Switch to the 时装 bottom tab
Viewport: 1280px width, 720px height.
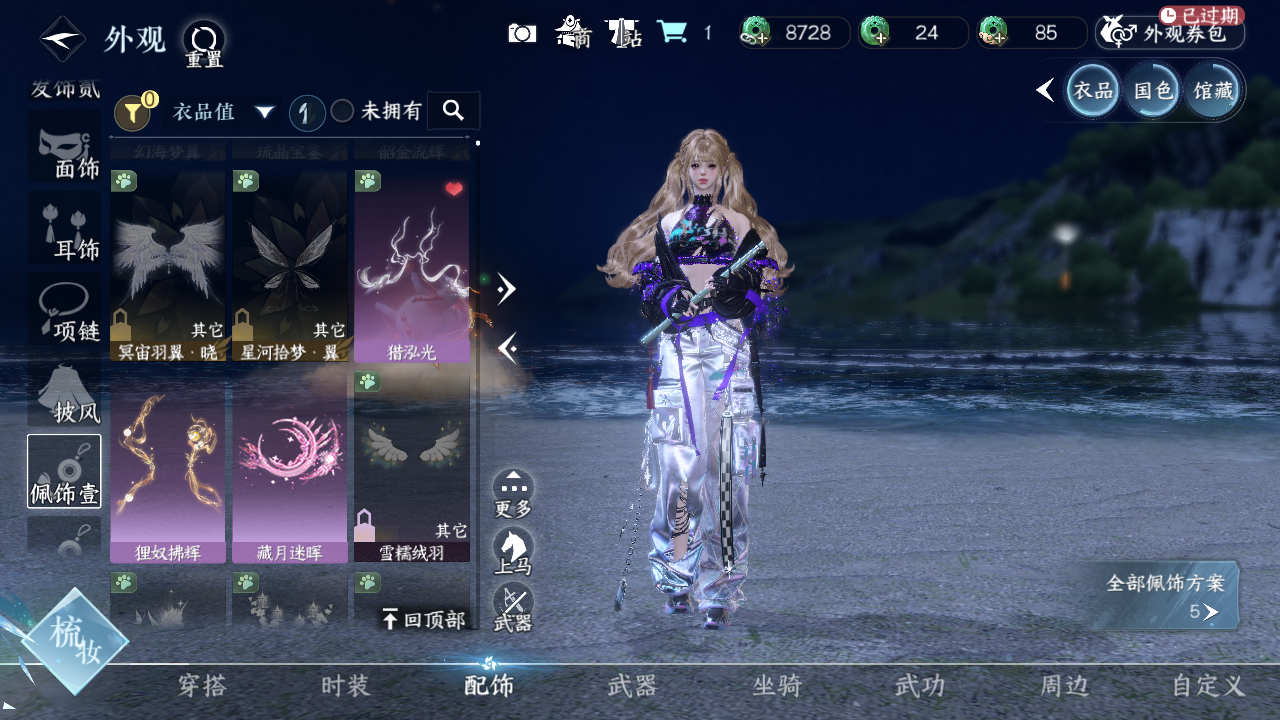[345, 686]
